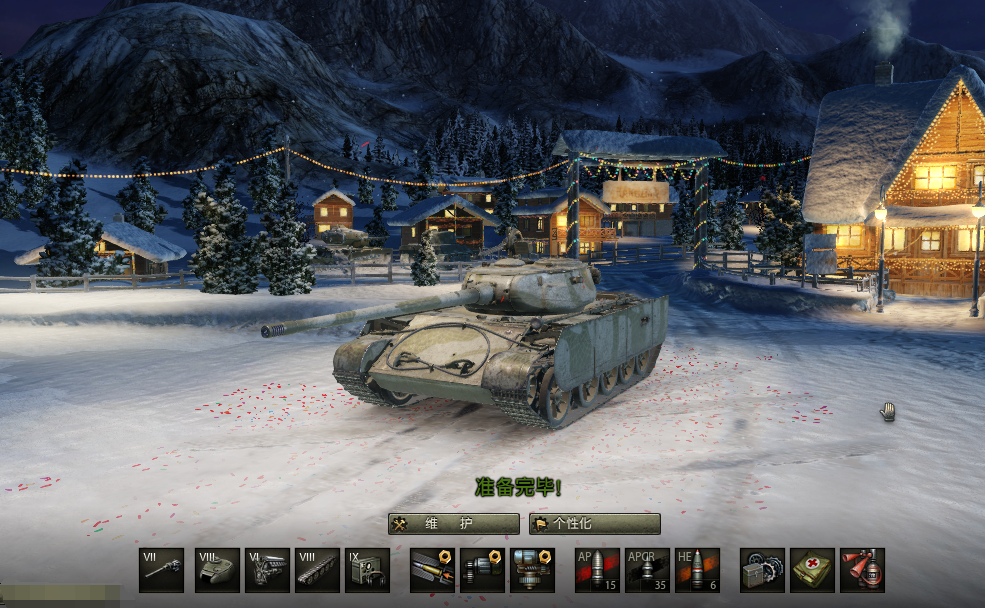Select the AP shell slot

[597, 570]
